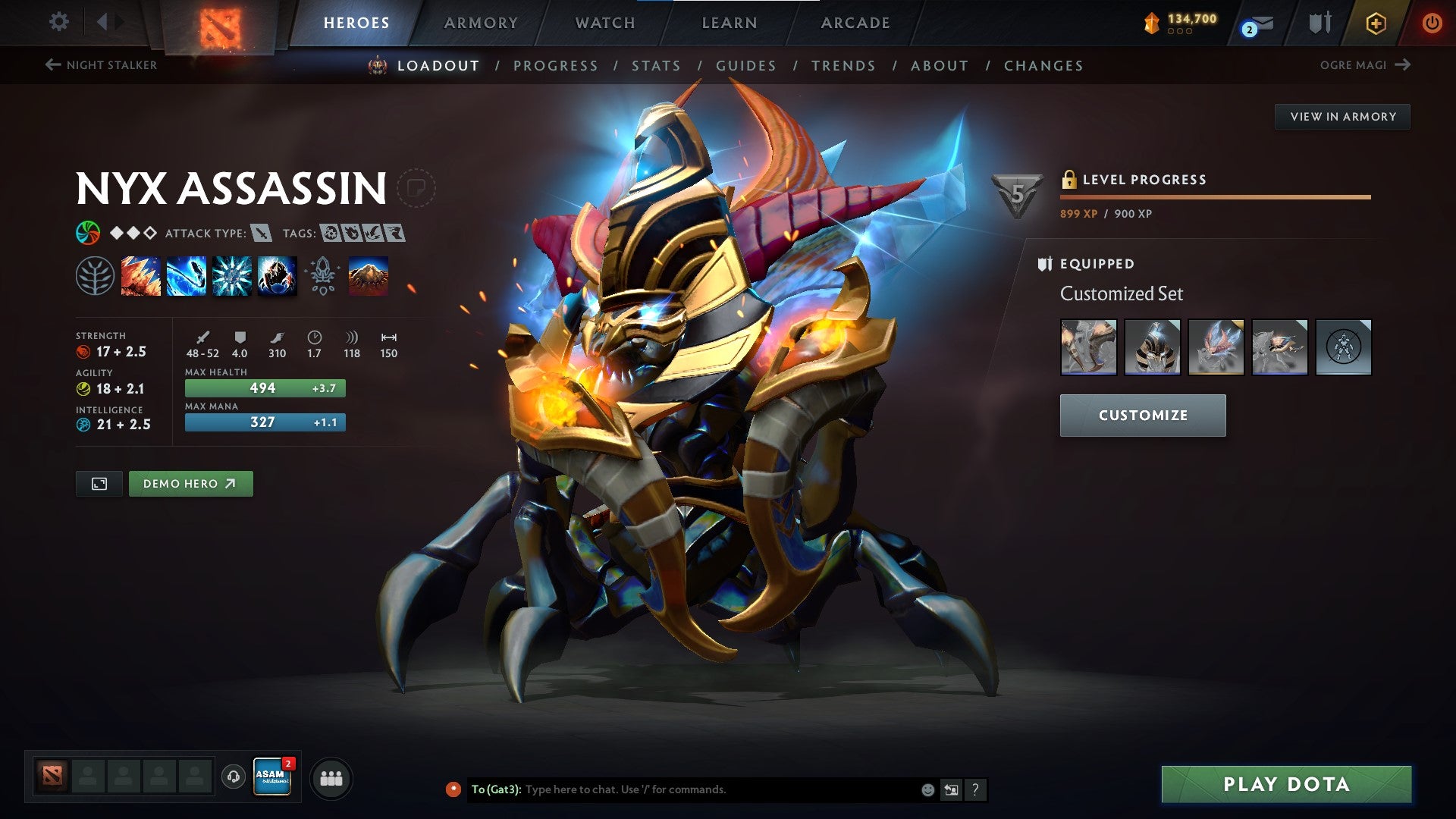
Task: Click the settings gear icon
Action: point(58,21)
